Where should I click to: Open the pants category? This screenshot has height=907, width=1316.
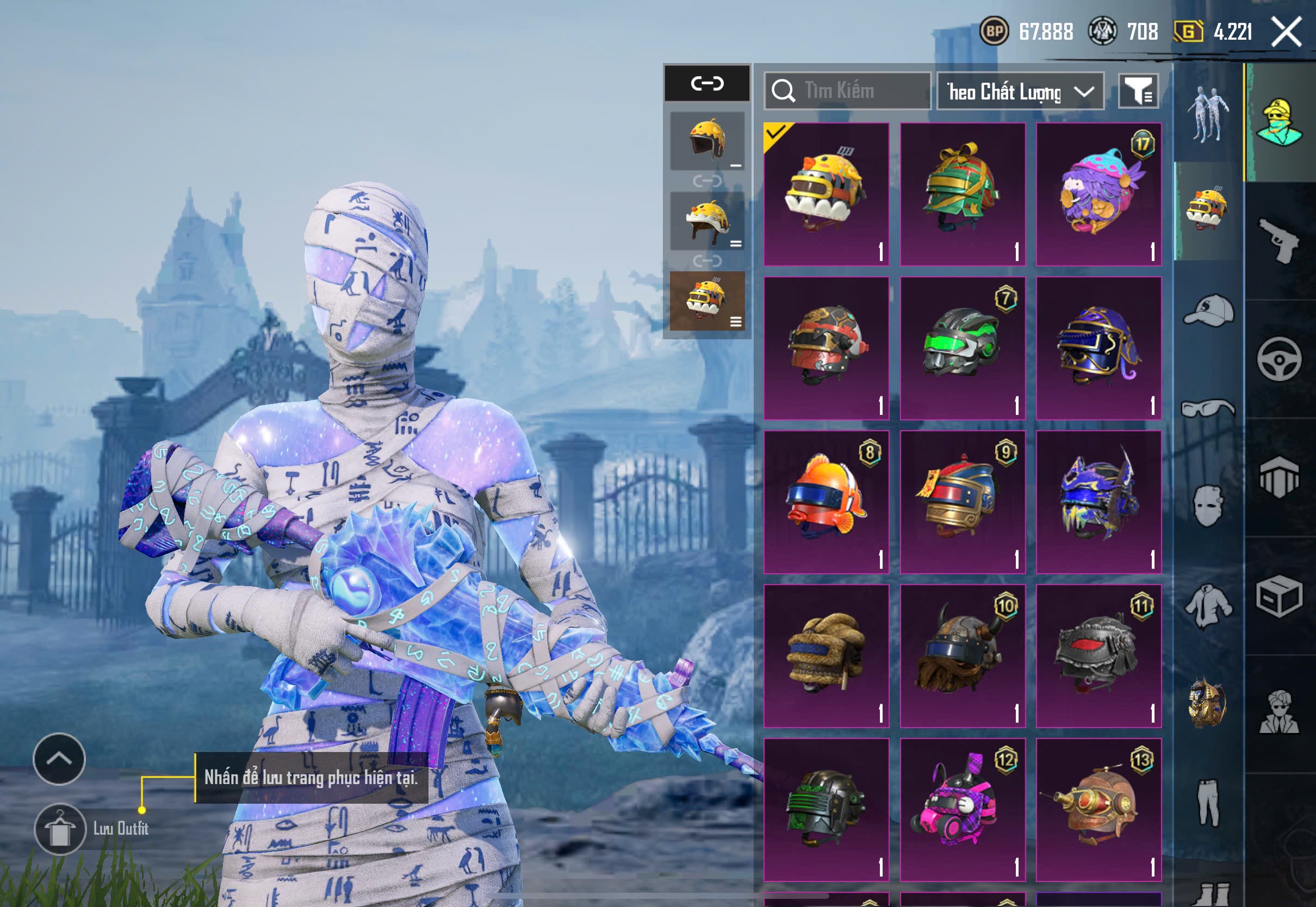[x=1209, y=803]
